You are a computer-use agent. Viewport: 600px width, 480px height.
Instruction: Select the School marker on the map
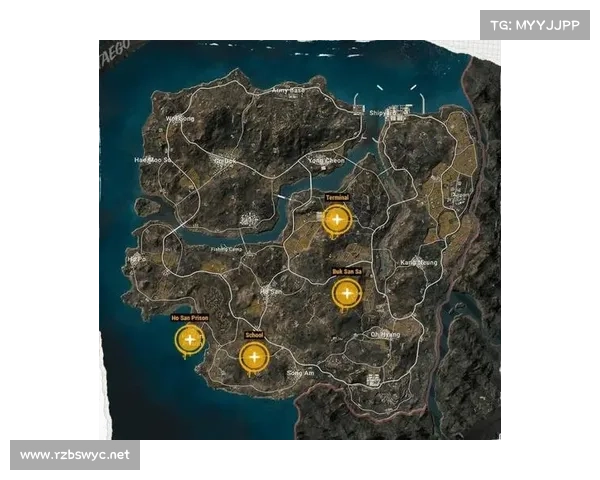254,357
